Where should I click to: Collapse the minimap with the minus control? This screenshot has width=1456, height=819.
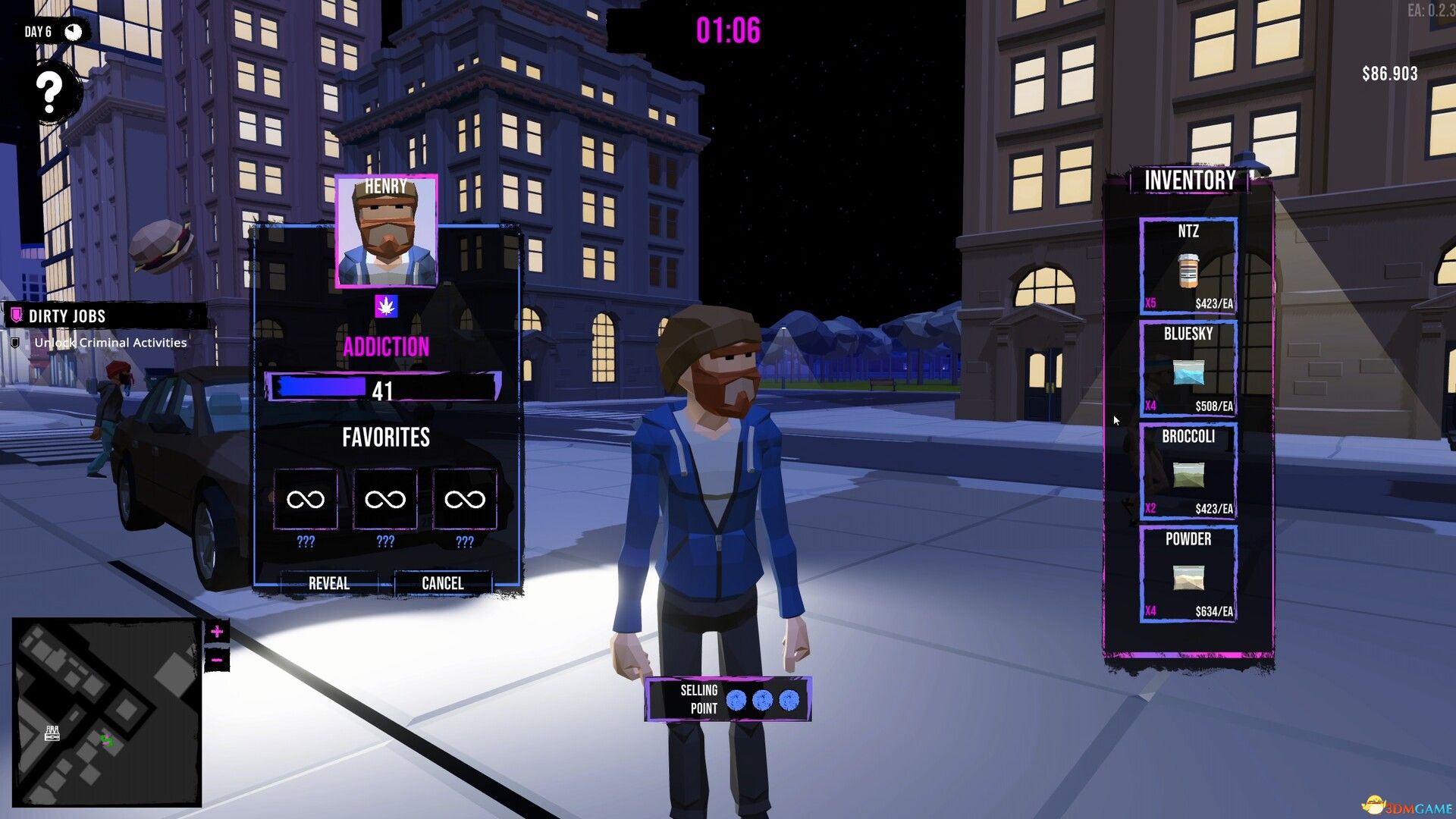pos(216,659)
